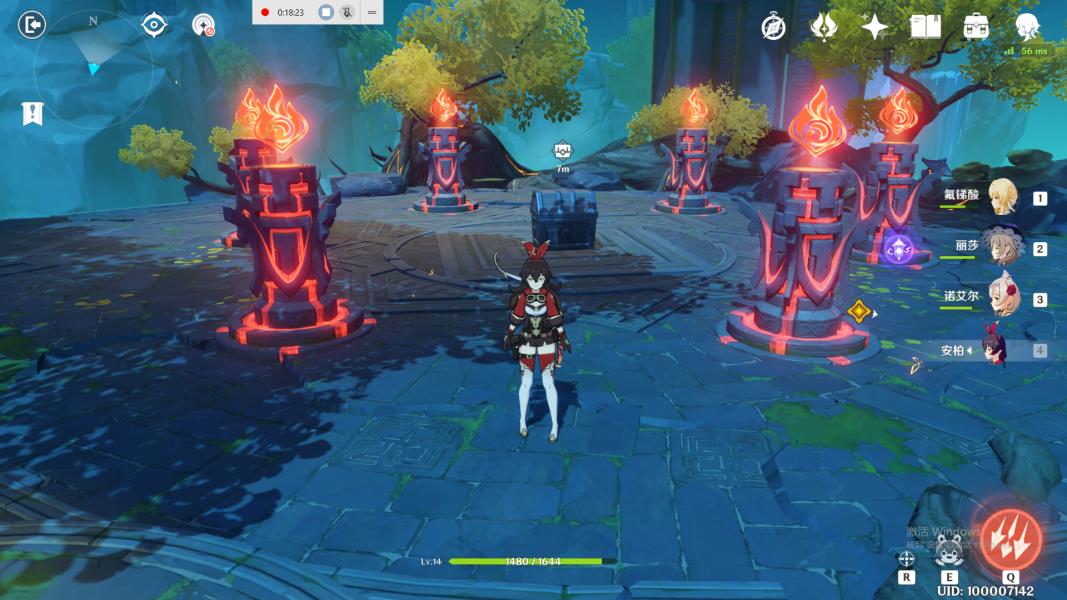The image size is (1067, 600).
Task: Open the book-shaped handbook icon
Action: [926, 27]
